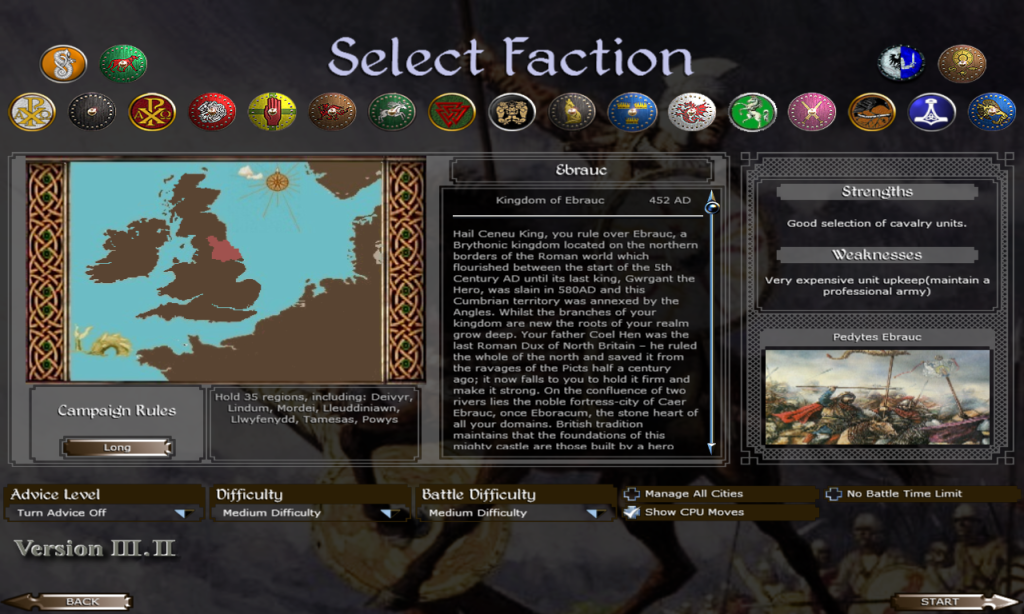Select the white shield with red dragon faction

click(x=692, y=112)
